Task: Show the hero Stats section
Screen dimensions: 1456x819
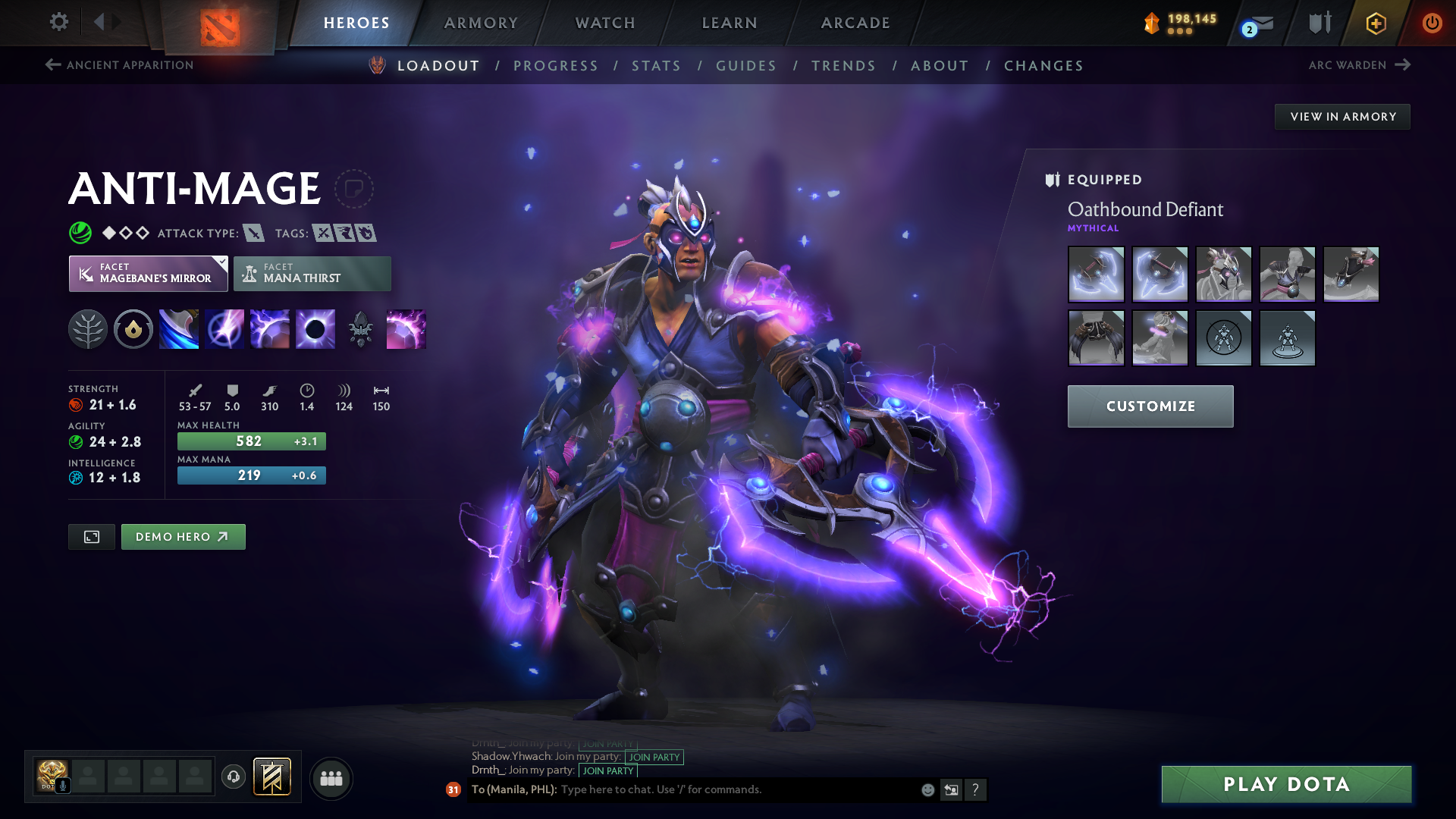Action: pyautogui.click(x=656, y=66)
